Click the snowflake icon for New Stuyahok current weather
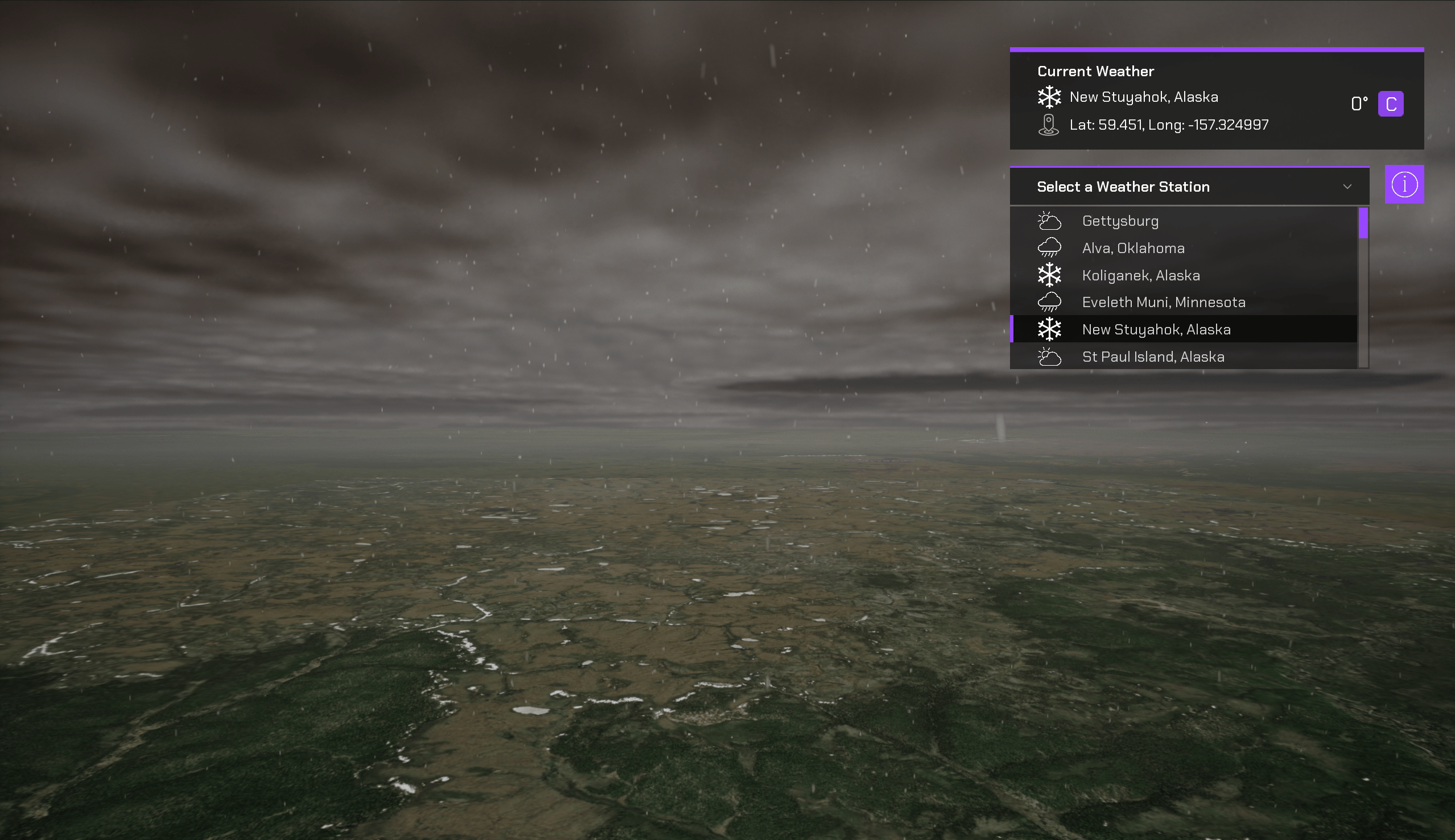Viewport: 1455px width, 840px height. 1049,97
